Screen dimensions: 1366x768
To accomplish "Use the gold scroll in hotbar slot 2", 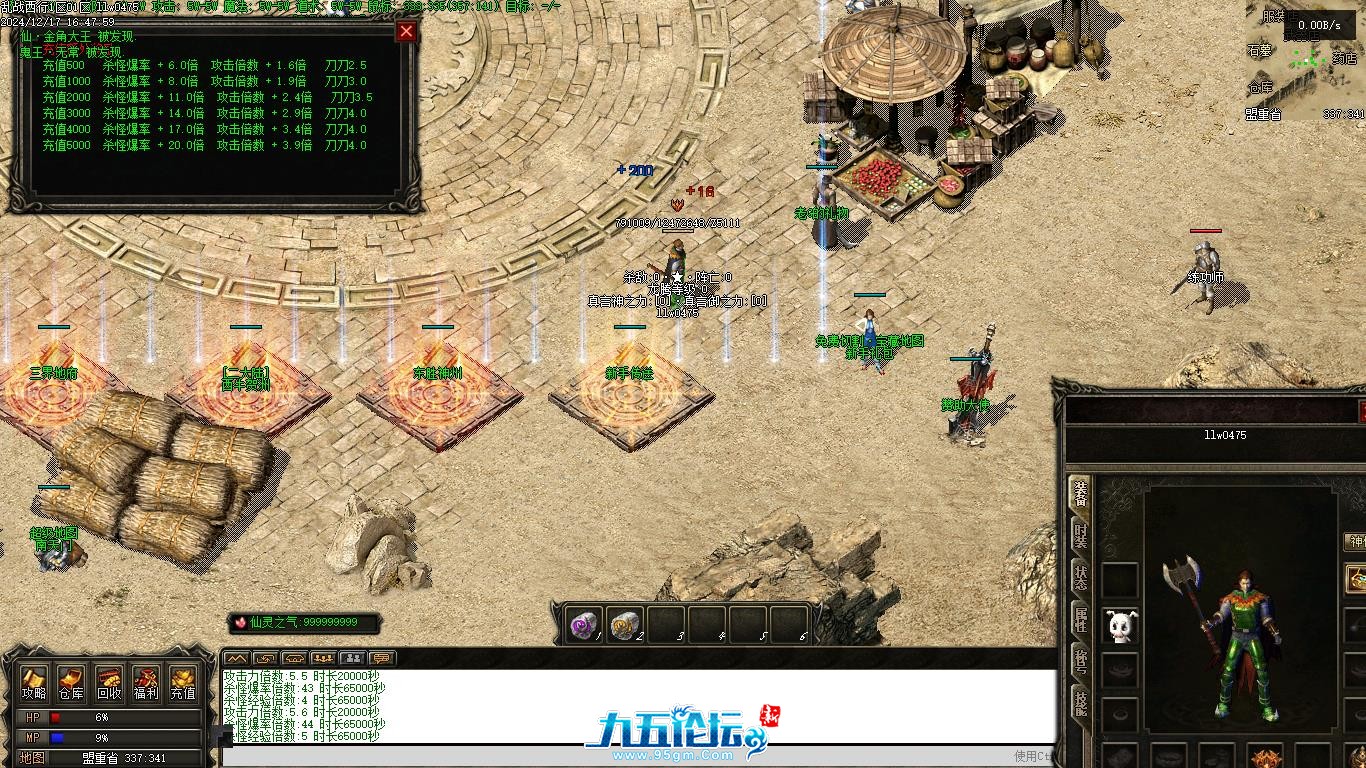I will (x=624, y=625).
